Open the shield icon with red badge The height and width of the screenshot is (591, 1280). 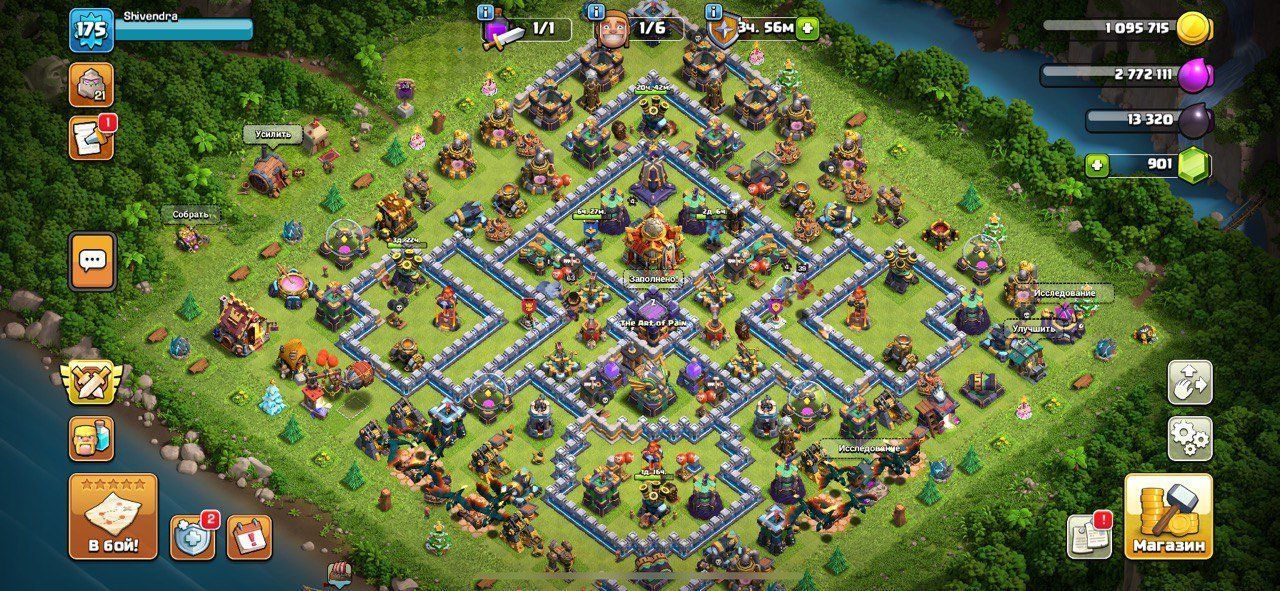pyautogui.click(x=191, y=537)
